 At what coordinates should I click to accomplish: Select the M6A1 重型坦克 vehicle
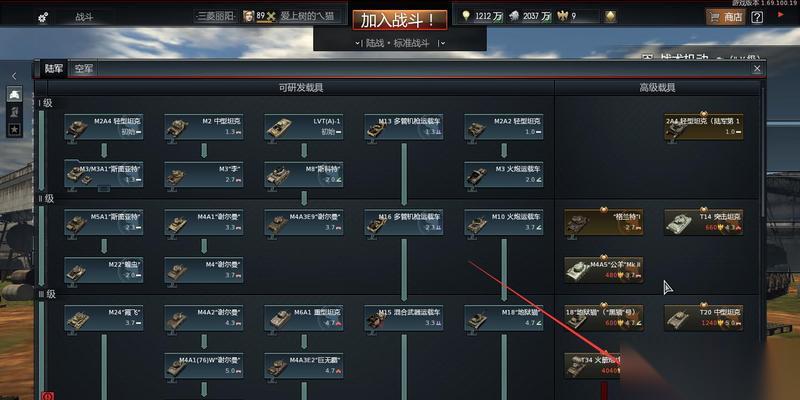click(x=303, y=317)
